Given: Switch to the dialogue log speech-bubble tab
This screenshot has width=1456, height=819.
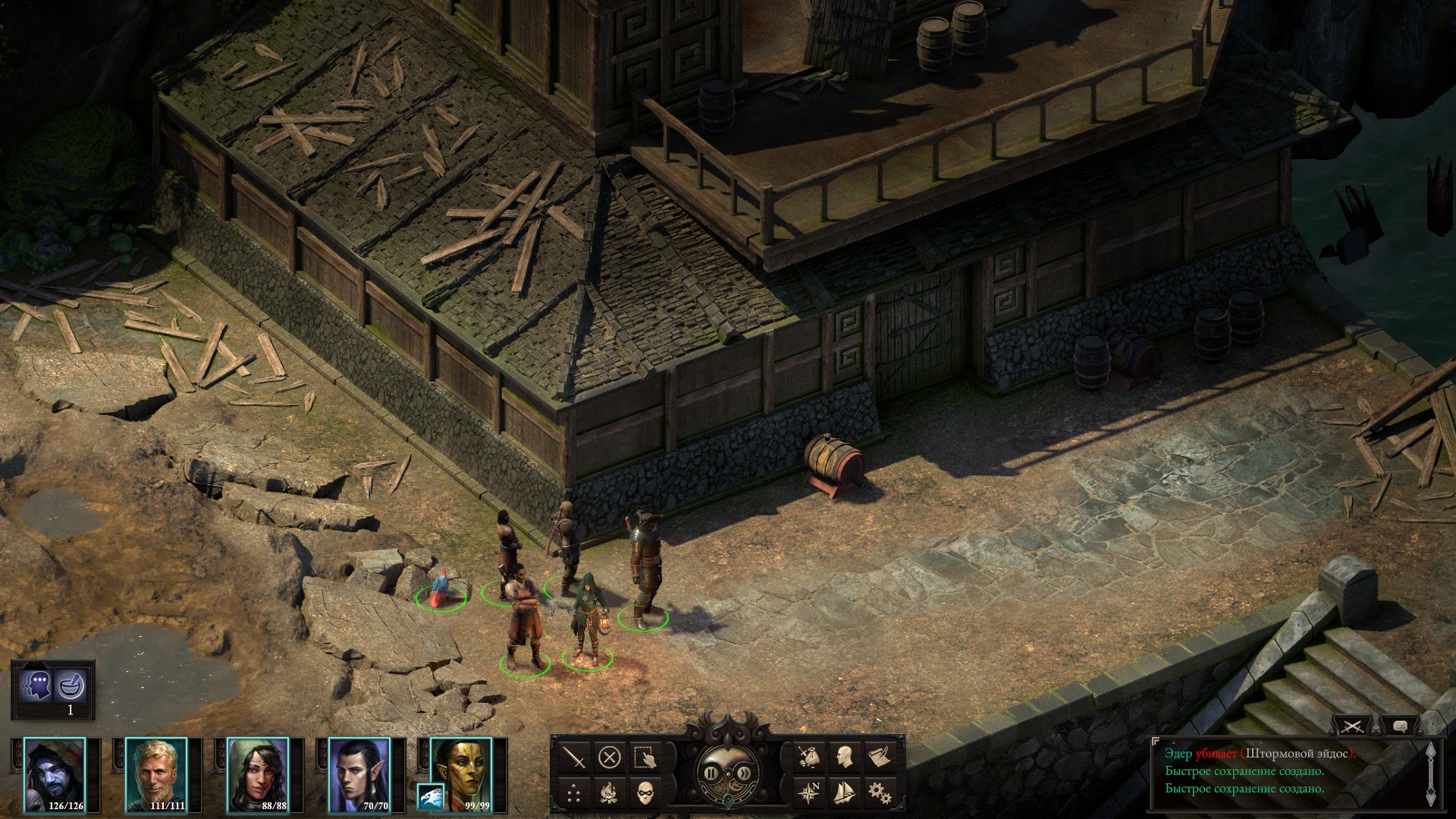Looking at the screenshot, I should [x=1400, y=726].
